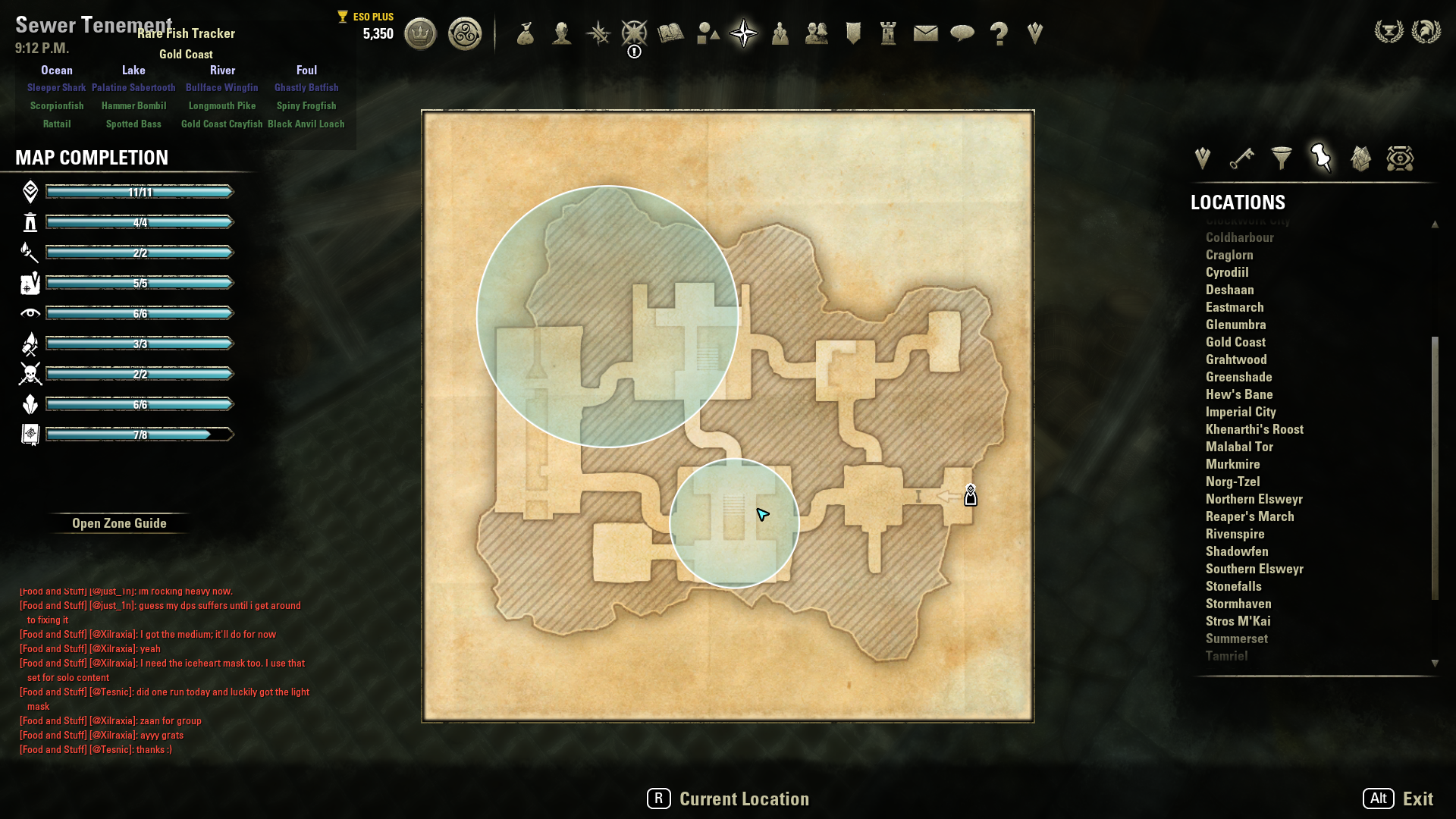Switch to the map key tab
This screenshot has width=1456, height=819.
pyautogui.click(x=1241, y=158)
